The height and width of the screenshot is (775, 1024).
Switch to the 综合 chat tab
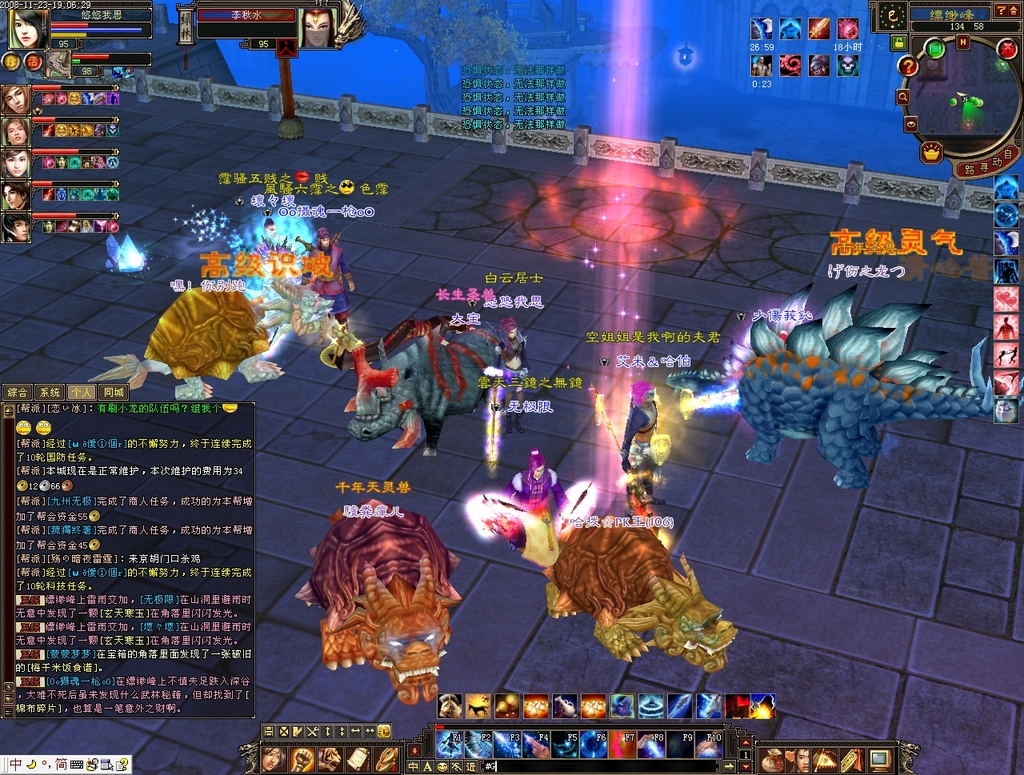(18, 392)
